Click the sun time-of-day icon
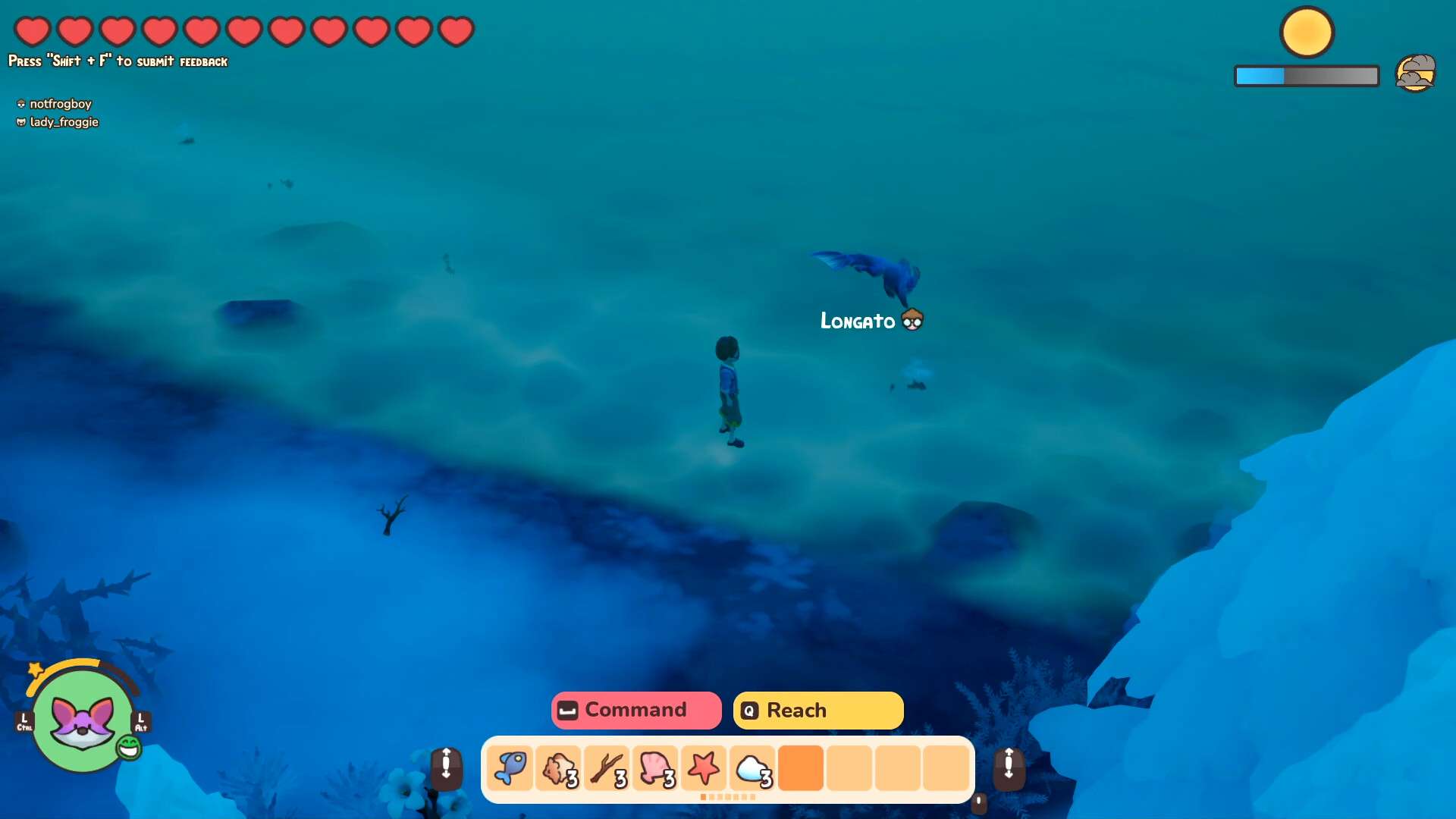1456x819 pixels. point(1307,33)
